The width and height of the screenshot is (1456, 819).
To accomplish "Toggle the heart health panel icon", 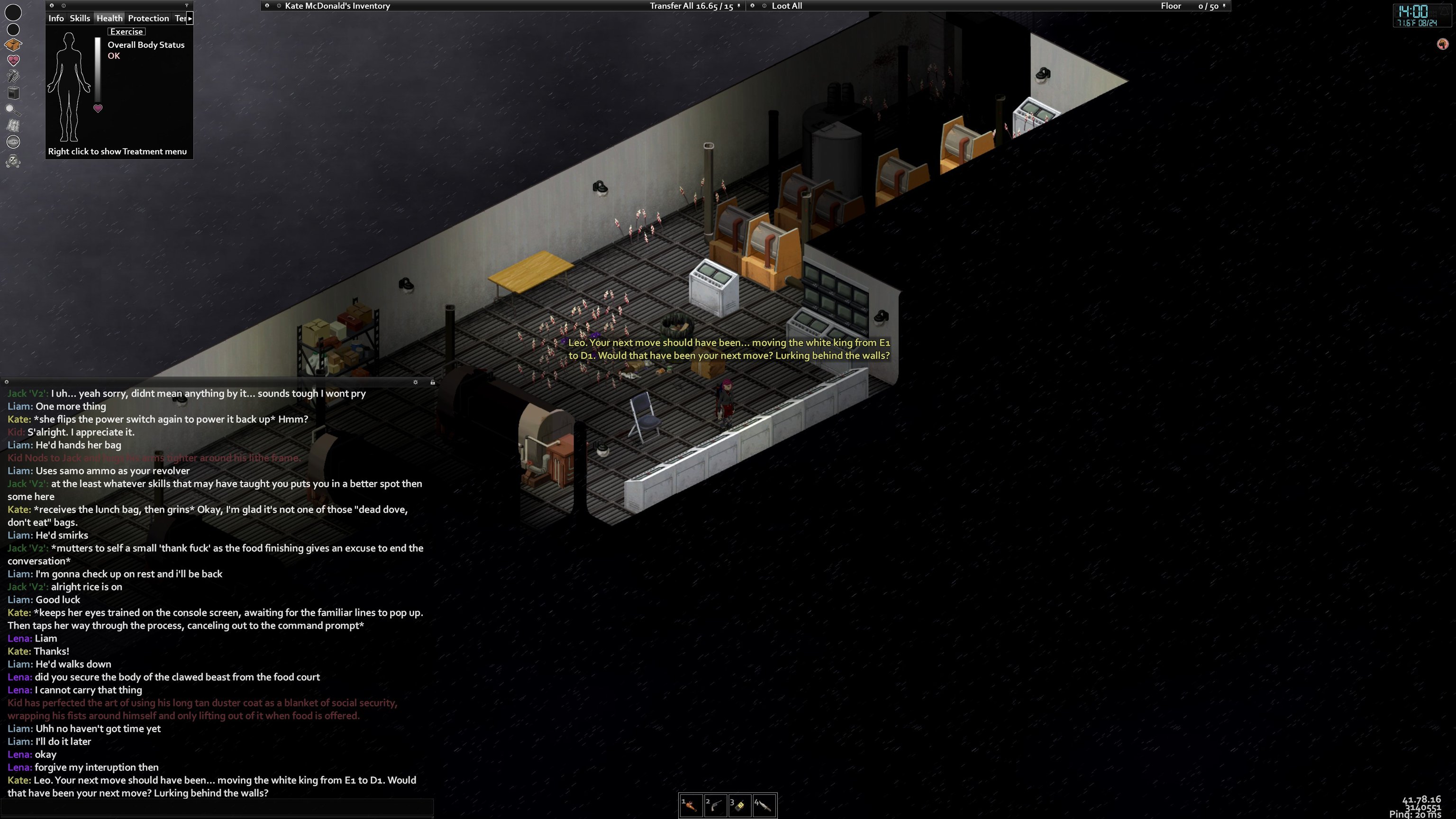I will coord(13,60).
